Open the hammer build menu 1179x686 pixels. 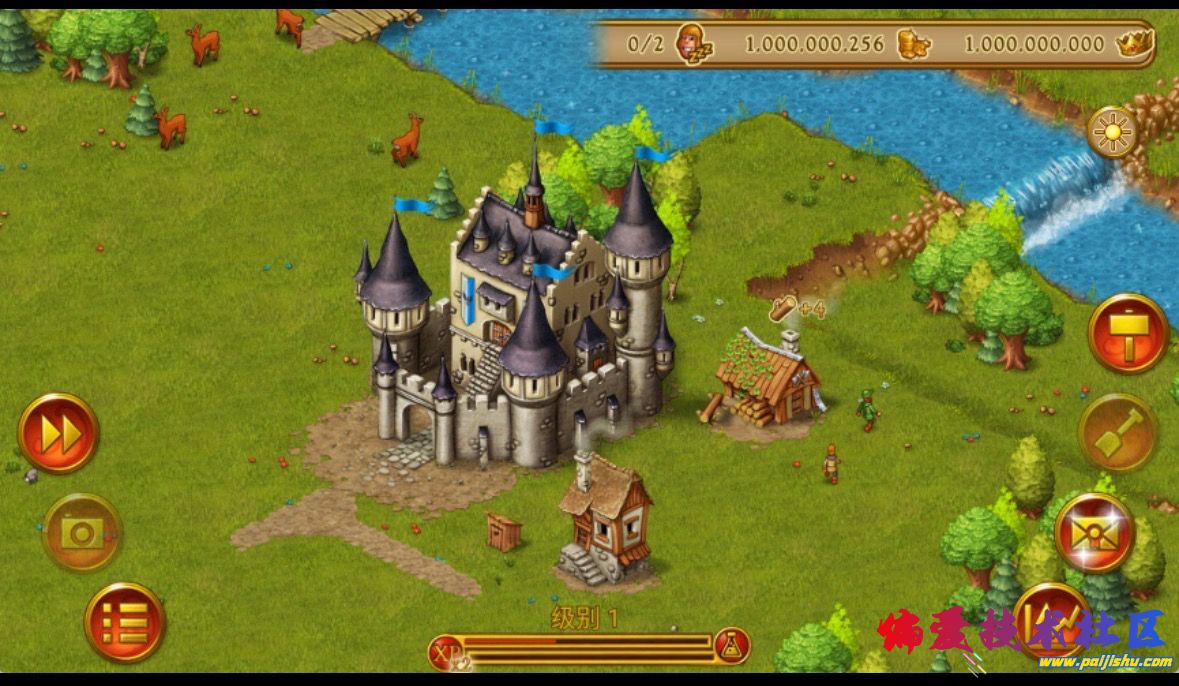click(x=1128, y=333)
